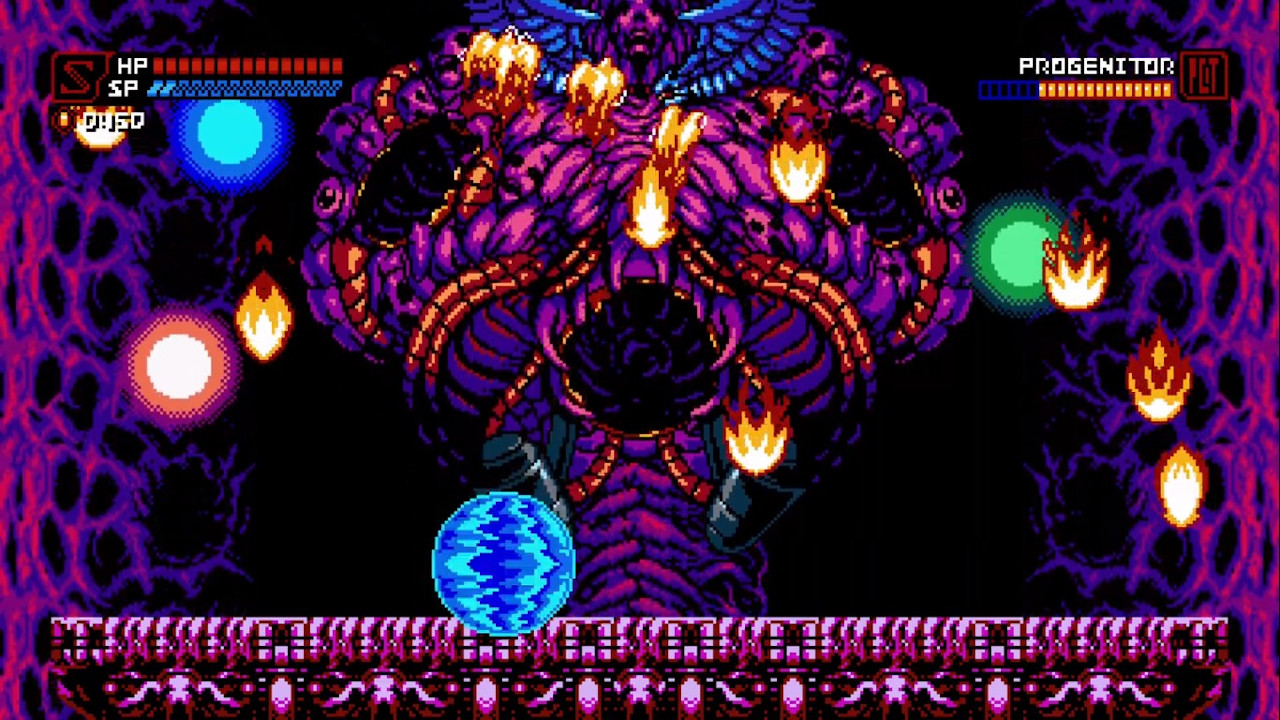Viewport: 1280px width, 720px height.
Task: Toggle the highlighted segment of the SP gauge
Action: point(158,88)
